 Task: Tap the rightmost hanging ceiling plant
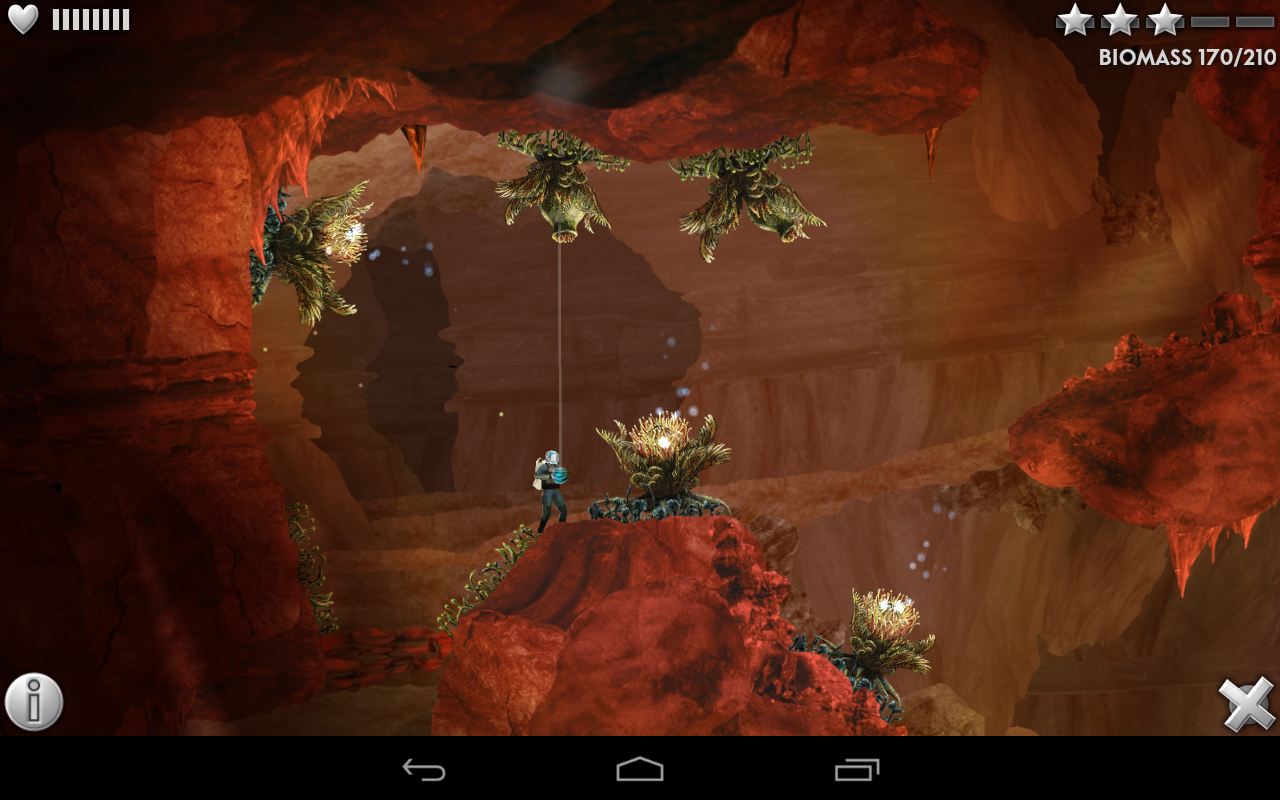tap(745, 195)
